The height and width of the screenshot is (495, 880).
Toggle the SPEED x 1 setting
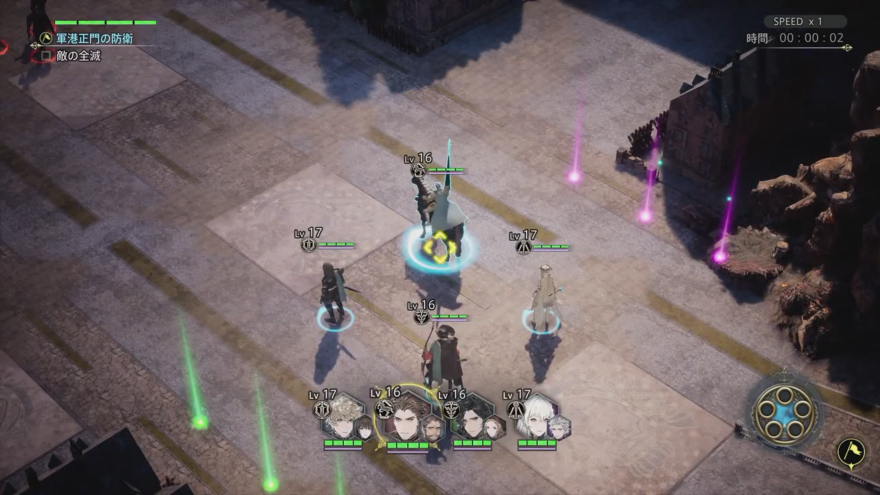coord(805,21)
